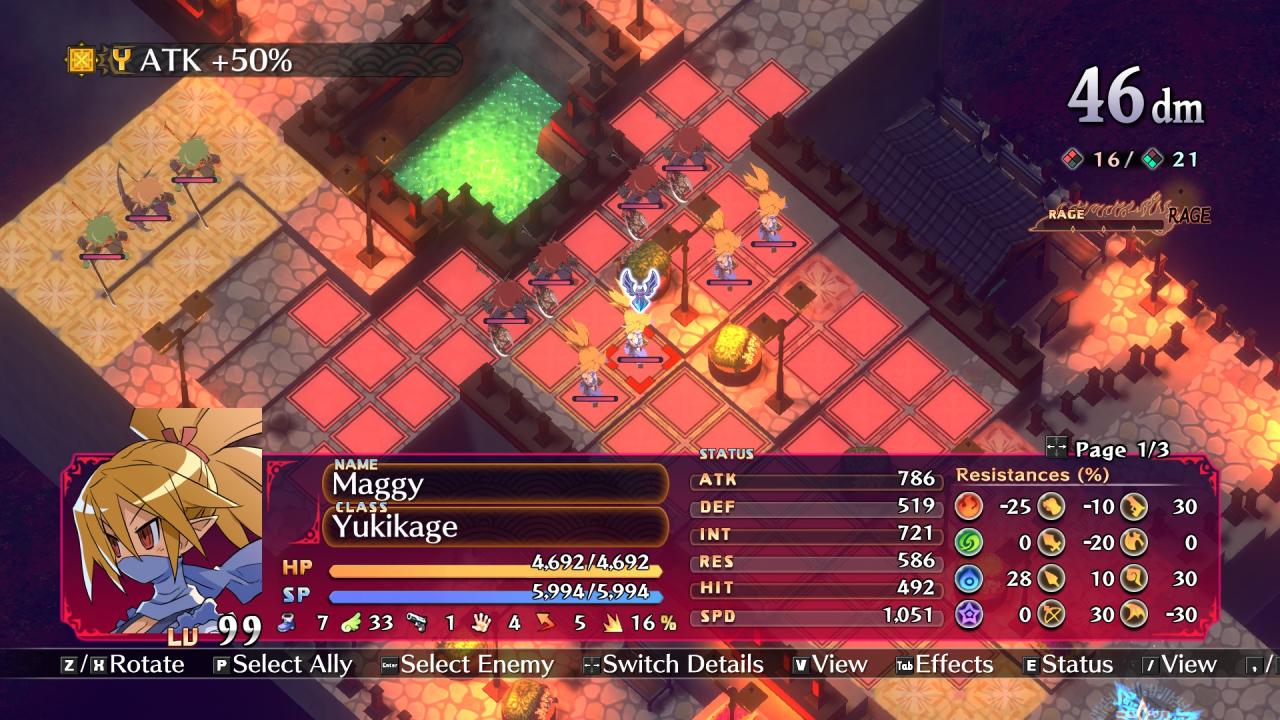
Task: Select the ATK +50% geo effect label
Action: pyautogui.click(x=215, y=61)
